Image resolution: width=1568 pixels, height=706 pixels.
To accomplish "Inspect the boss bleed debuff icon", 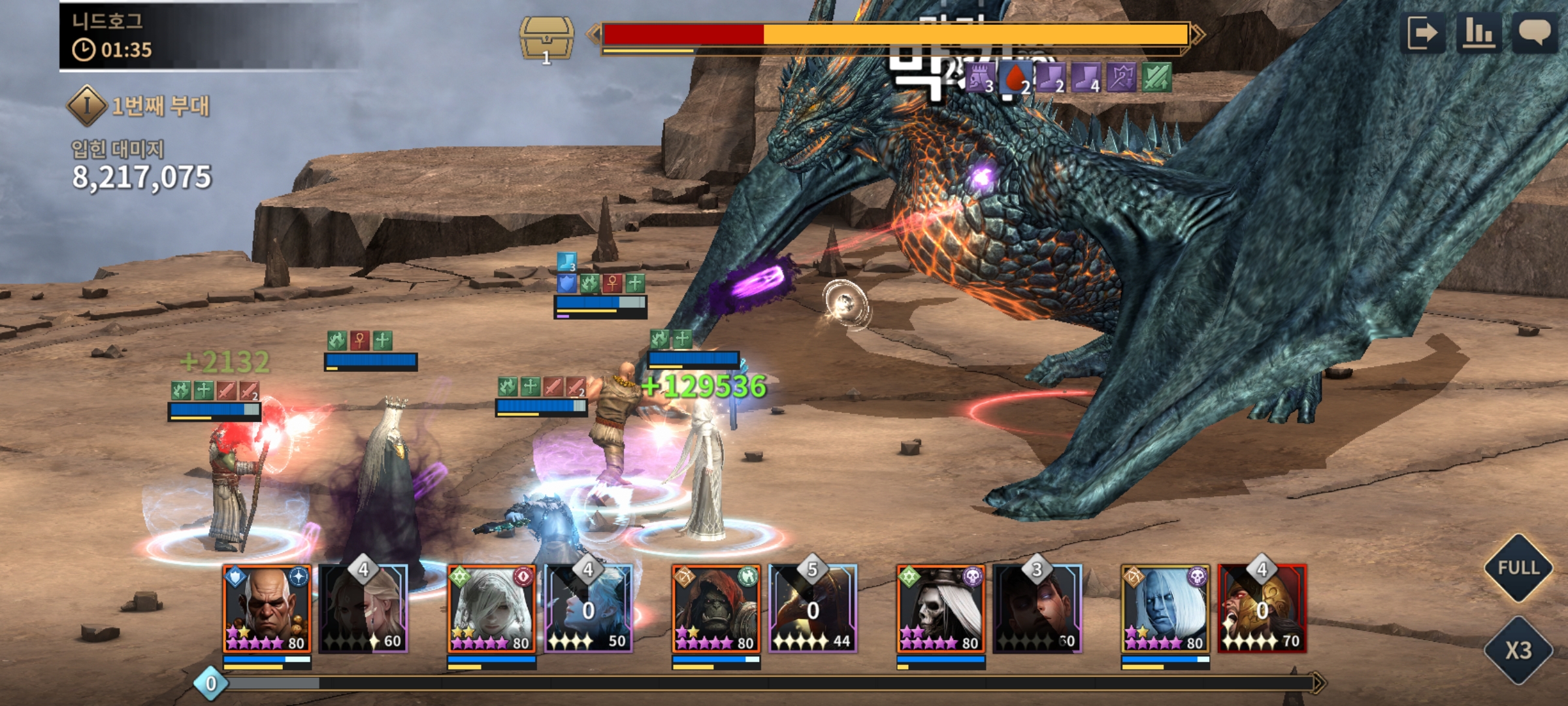I will point(1015,78).
